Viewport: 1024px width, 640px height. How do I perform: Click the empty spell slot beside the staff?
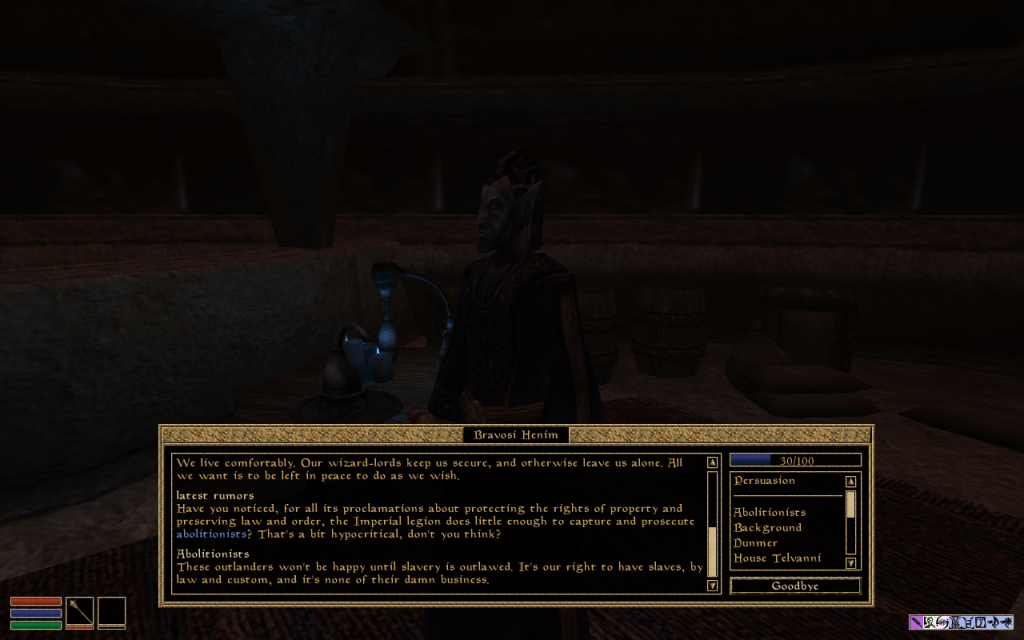111,610
